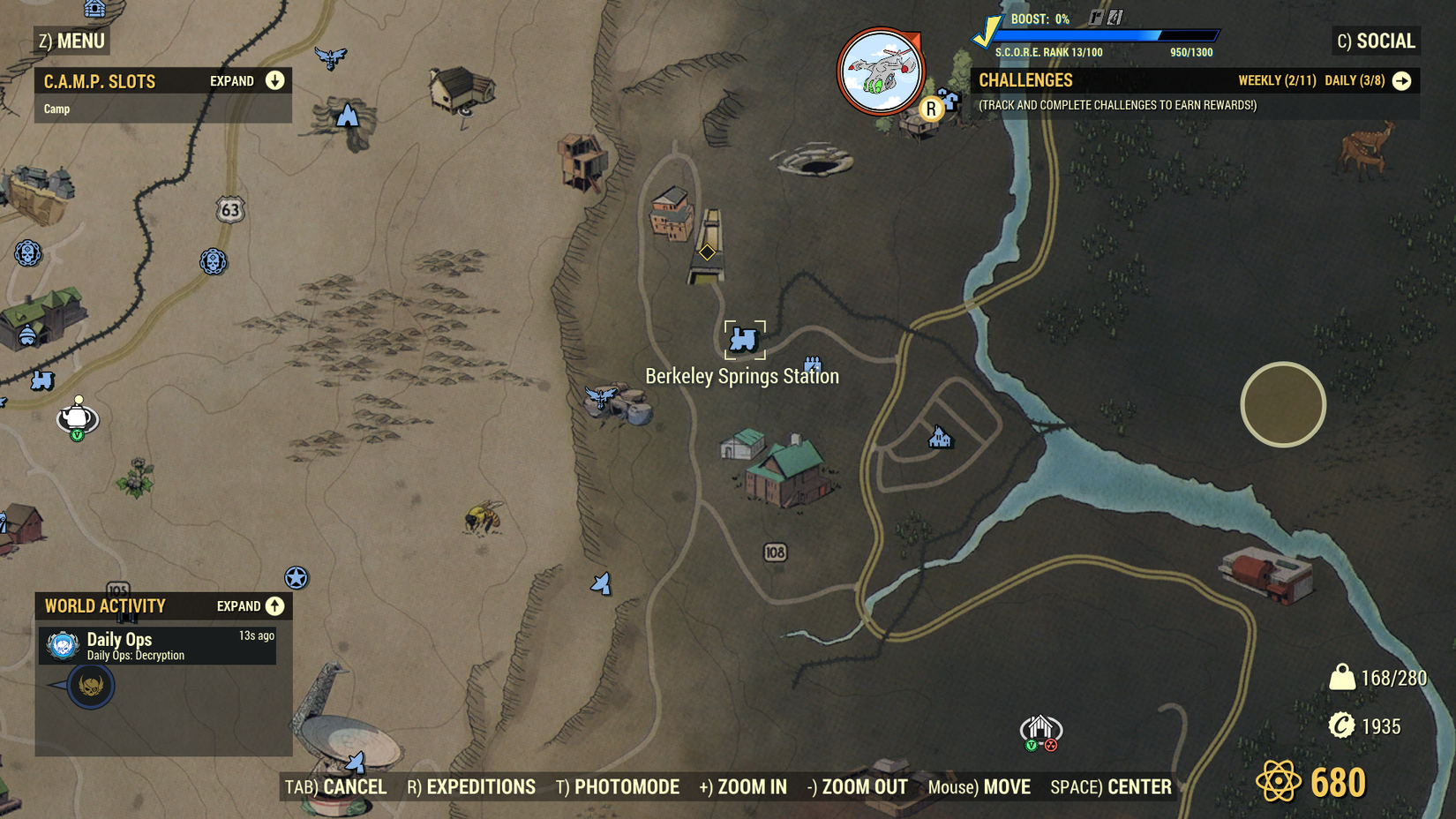Open the weekly and daily challenges arrow
Image resolution: width=1456 pixels, height=819 pixels.
(x=1401, y=80)
